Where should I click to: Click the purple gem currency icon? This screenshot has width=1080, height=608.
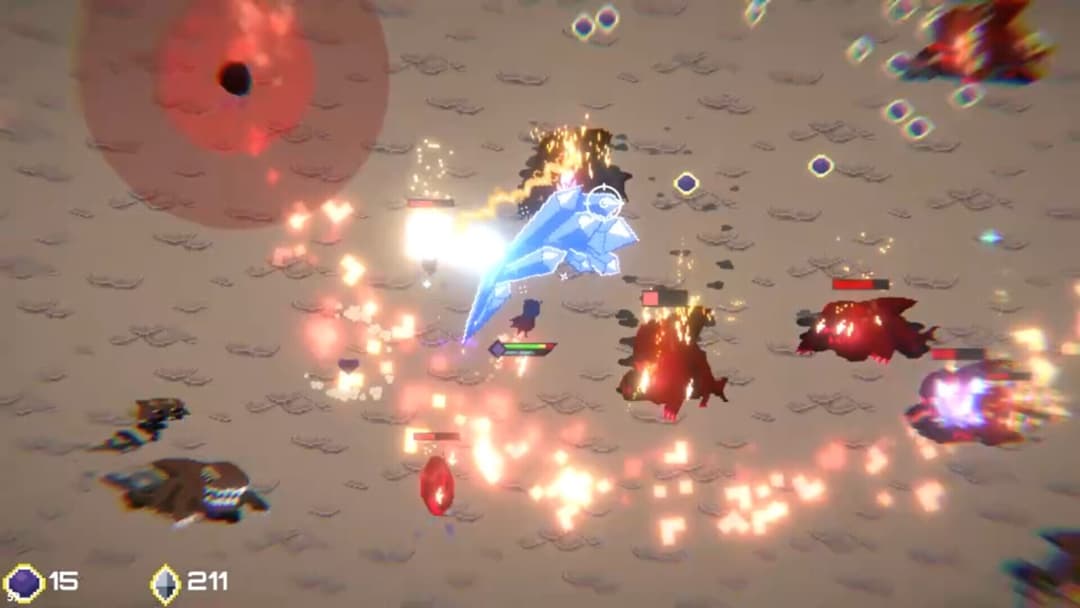[x=24, y=582]
